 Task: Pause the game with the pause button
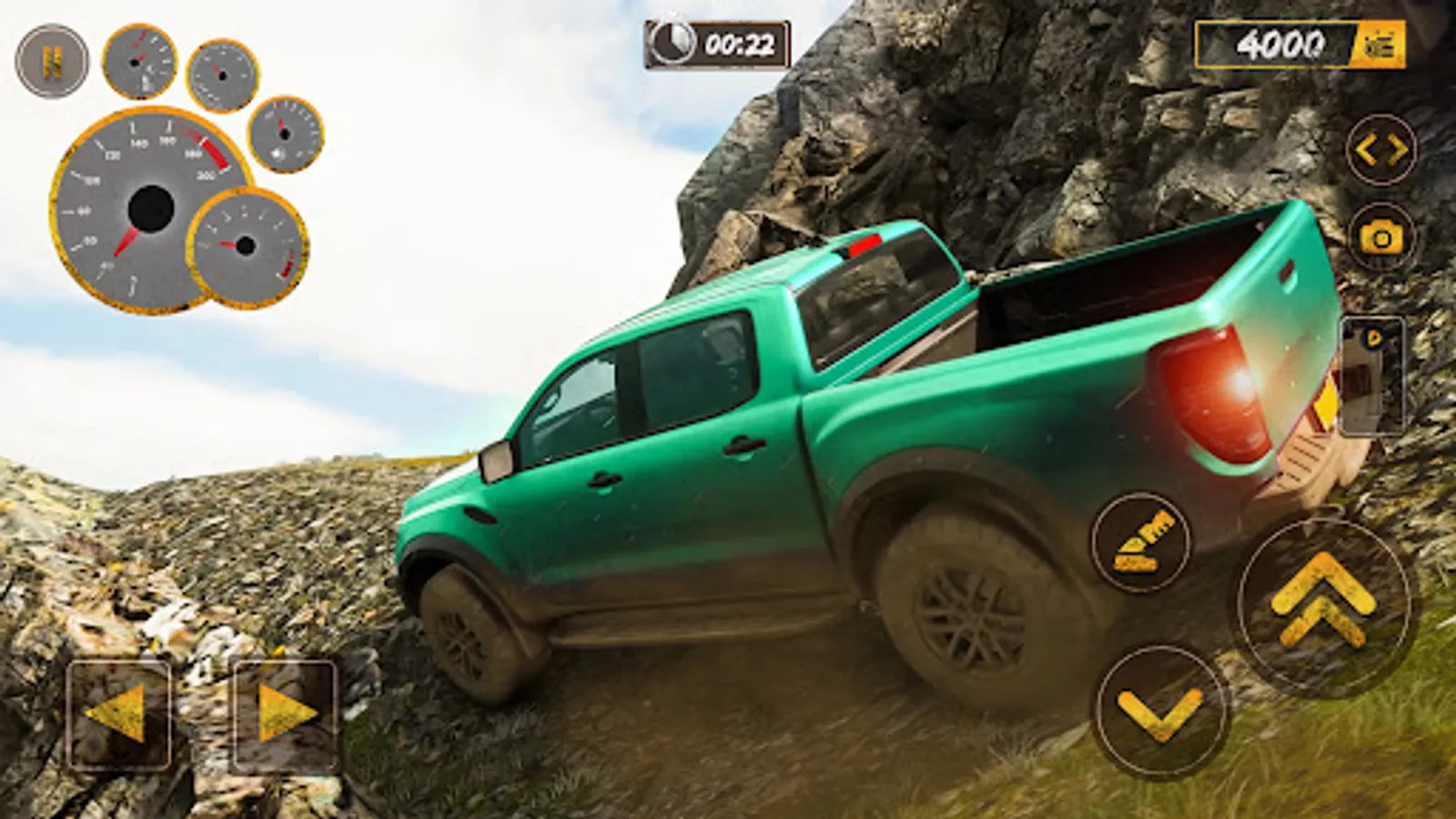(x=52, y=61)
